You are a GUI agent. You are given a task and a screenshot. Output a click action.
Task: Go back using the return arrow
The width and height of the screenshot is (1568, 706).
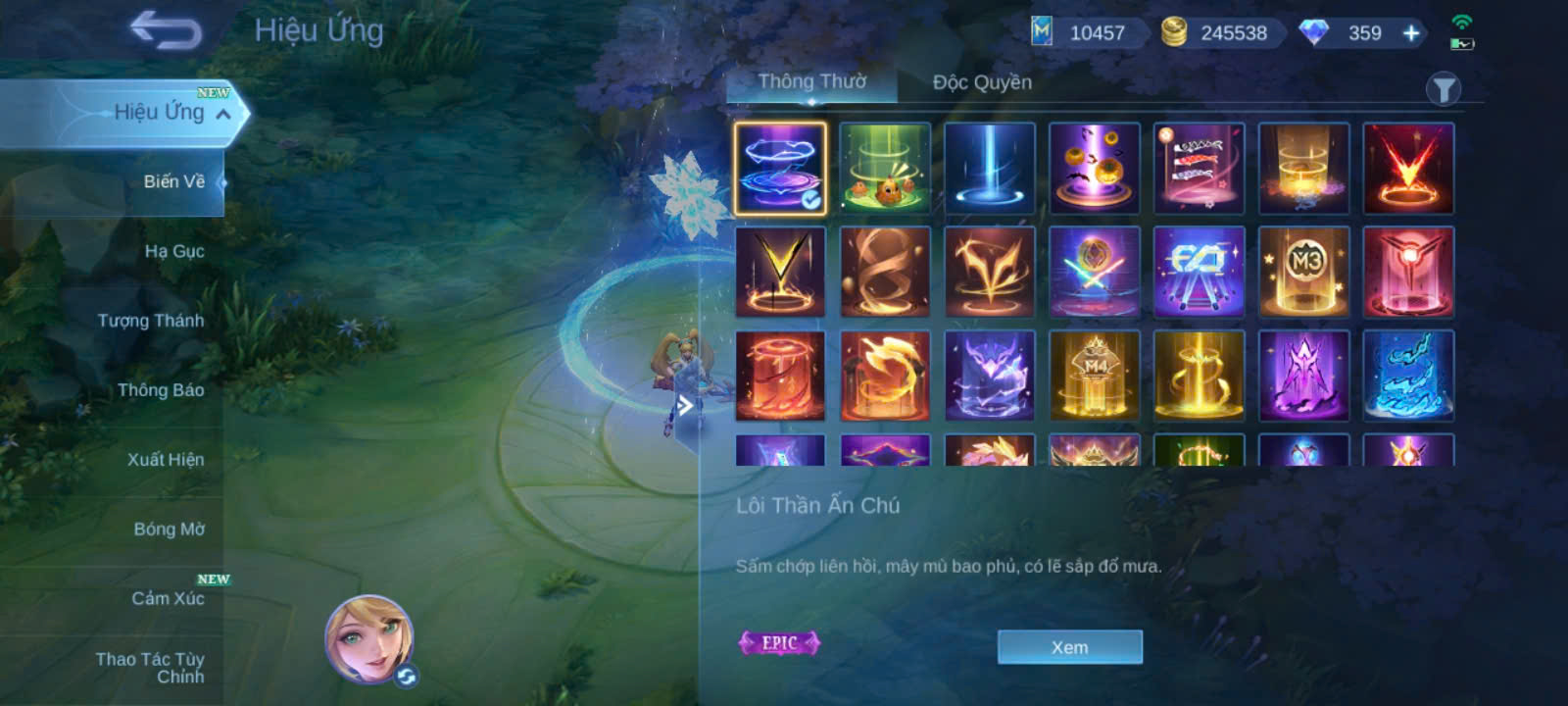[x=167, y=30]
